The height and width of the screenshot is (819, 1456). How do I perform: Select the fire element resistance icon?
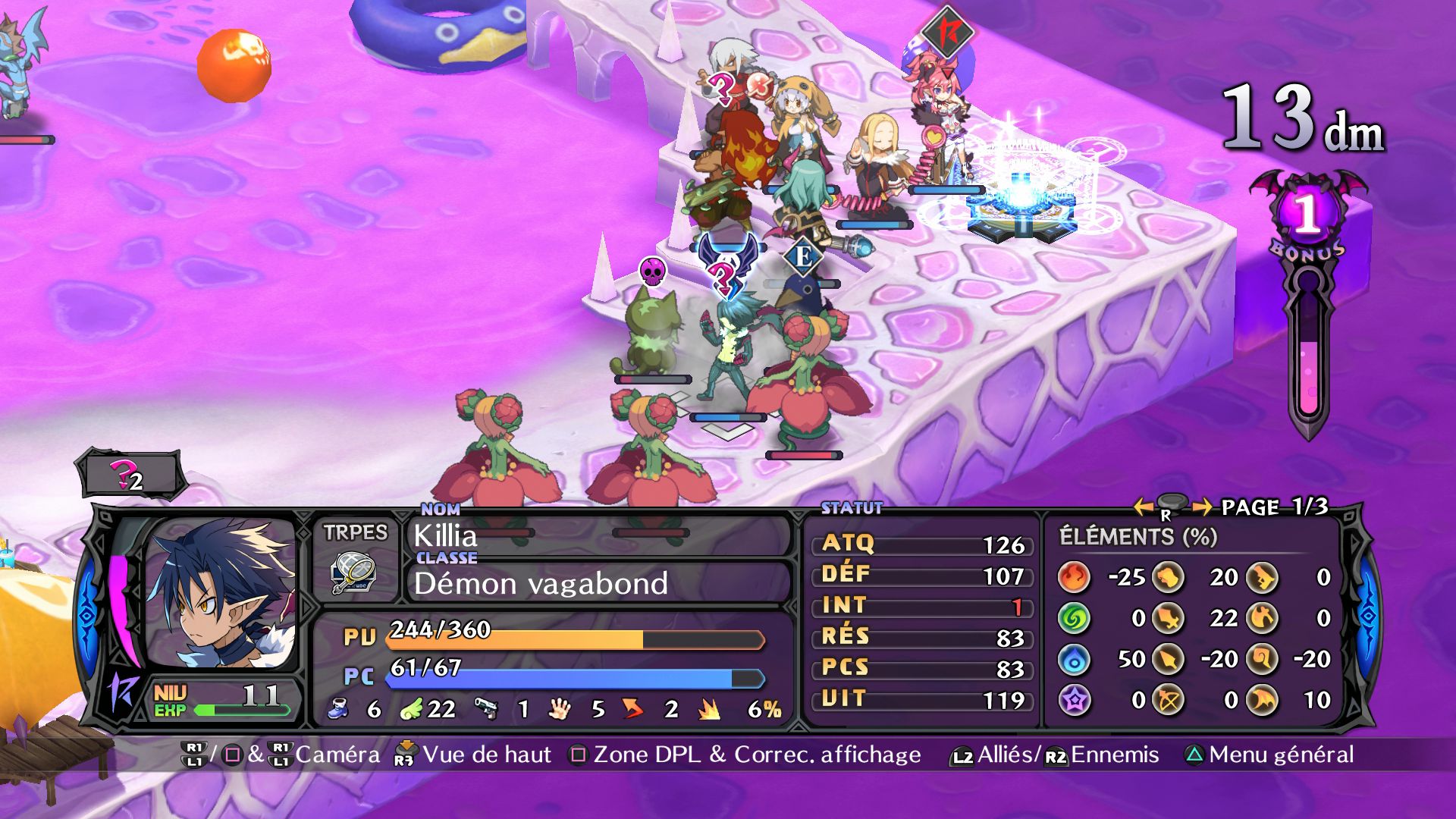pyautogui.click(x=1074, y=578)
